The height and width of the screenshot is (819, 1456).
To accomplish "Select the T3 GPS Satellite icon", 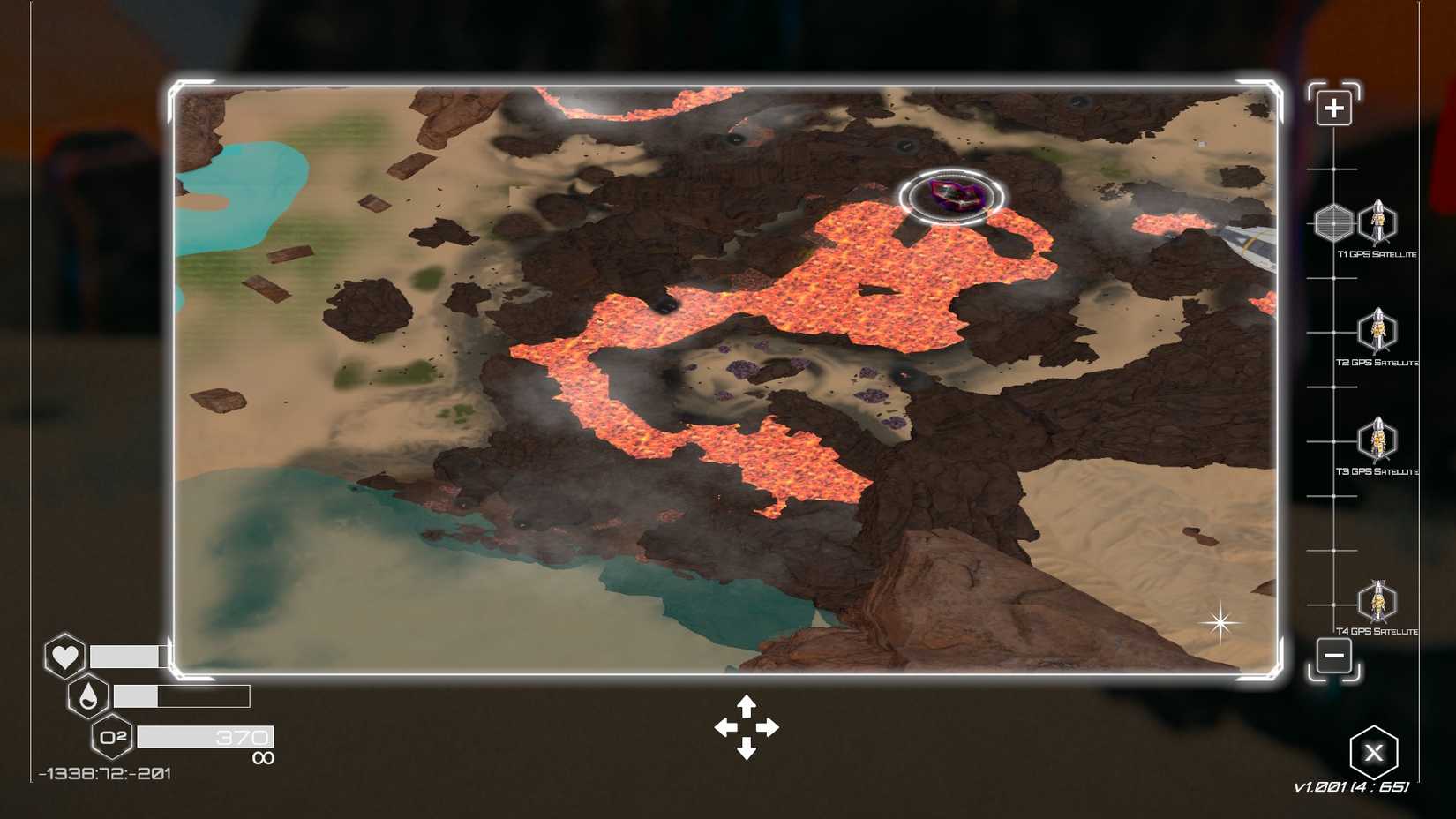I will [x=1376, y=441].
